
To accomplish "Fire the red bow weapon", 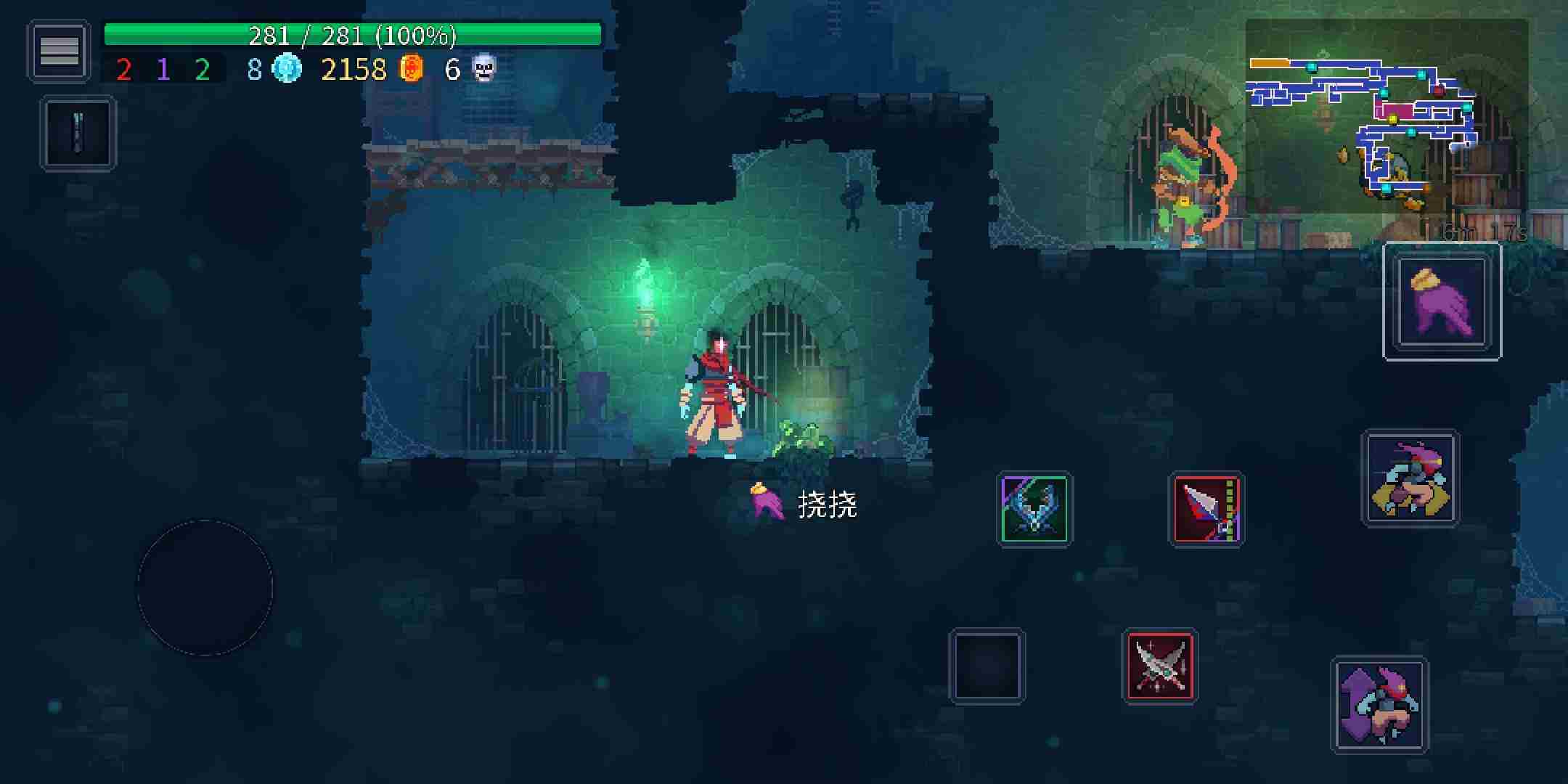I will (1206, 509).
